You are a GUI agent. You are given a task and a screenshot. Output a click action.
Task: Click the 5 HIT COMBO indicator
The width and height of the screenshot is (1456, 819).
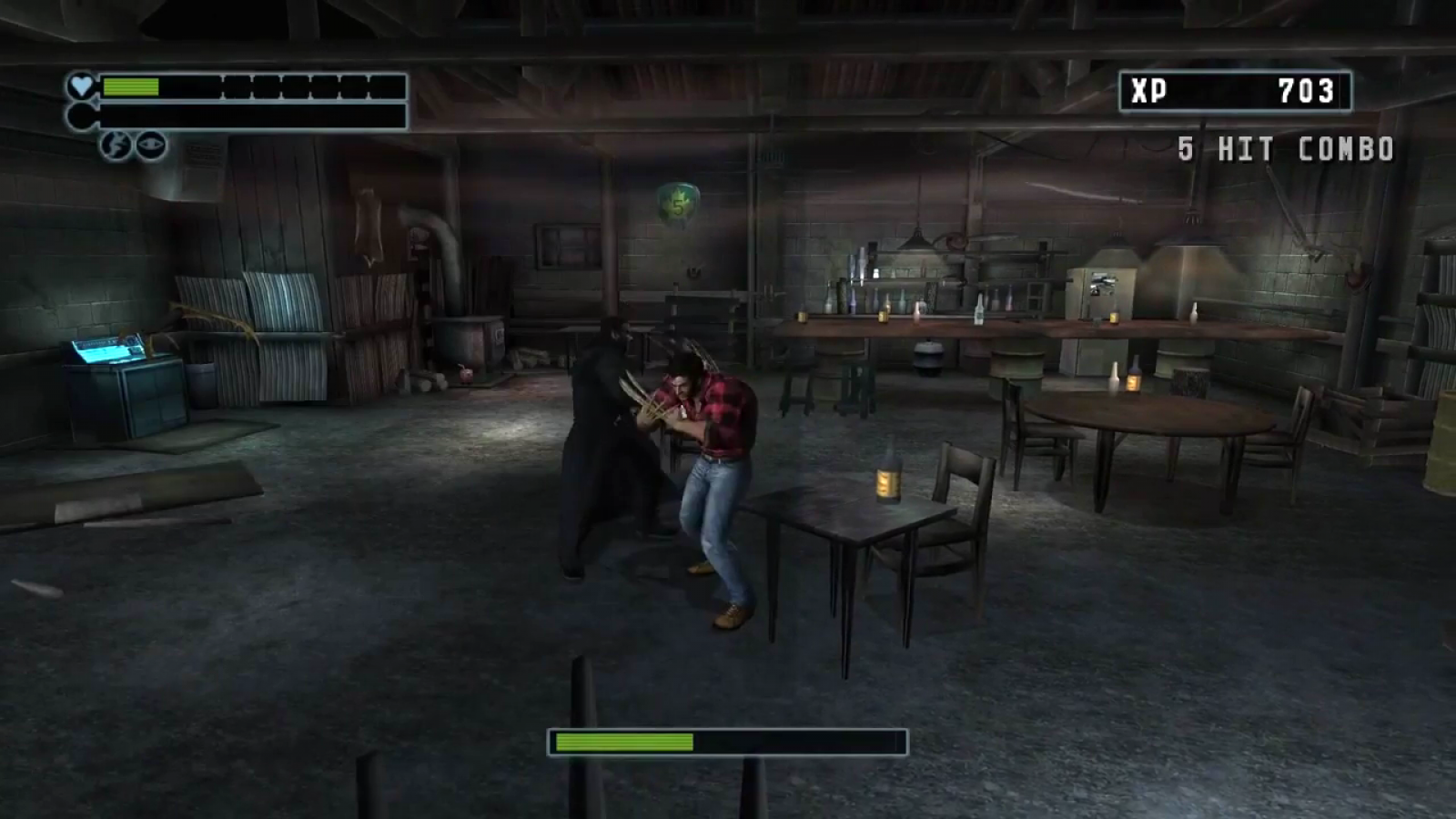click(x=1287, y=148)
